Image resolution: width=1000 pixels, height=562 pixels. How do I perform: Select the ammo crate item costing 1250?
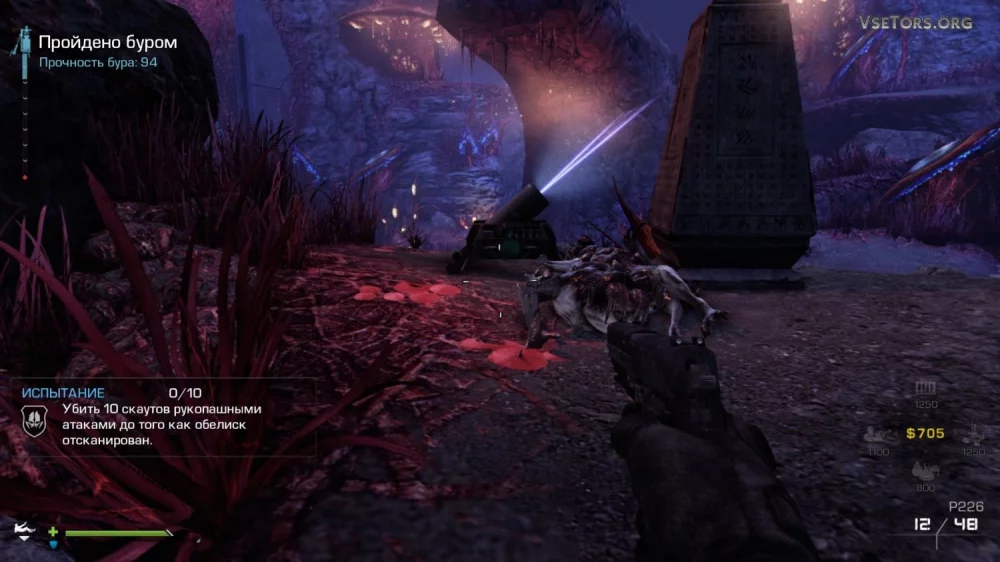pos(926,388)
